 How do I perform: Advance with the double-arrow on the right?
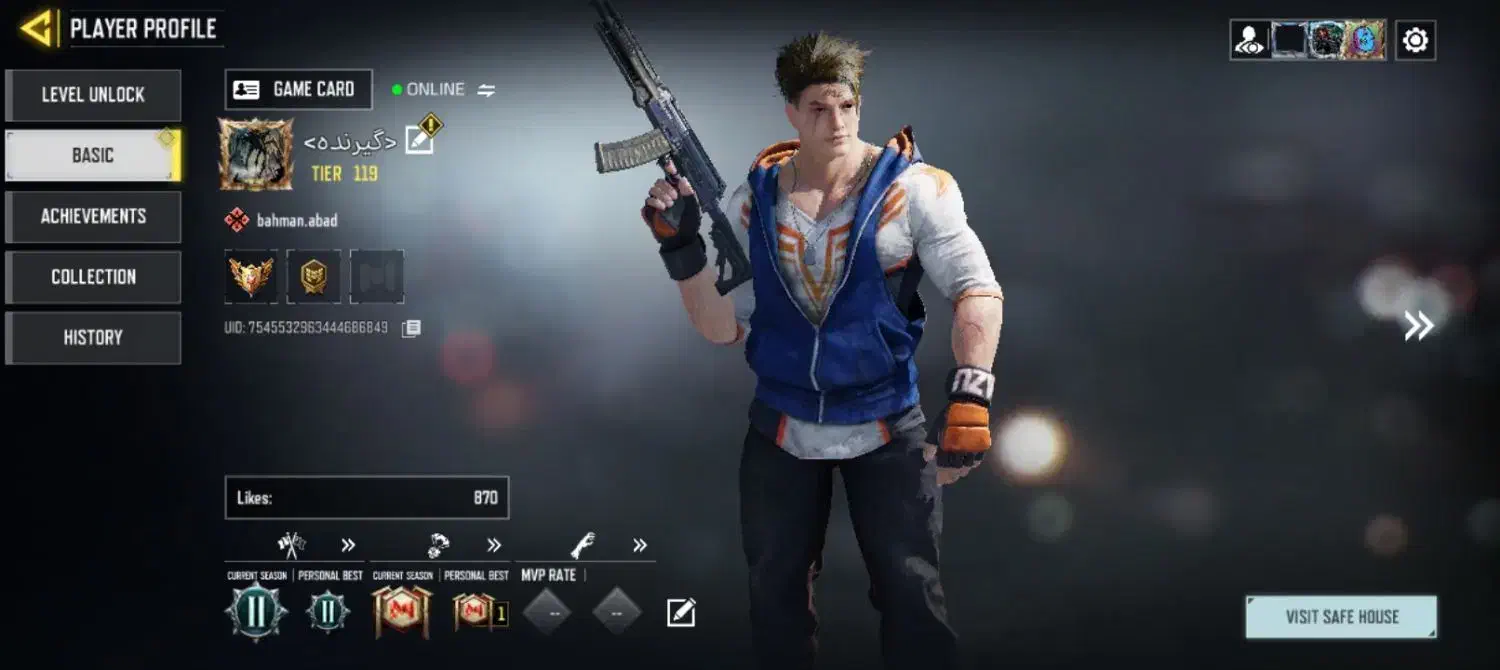pos(1418,325)
